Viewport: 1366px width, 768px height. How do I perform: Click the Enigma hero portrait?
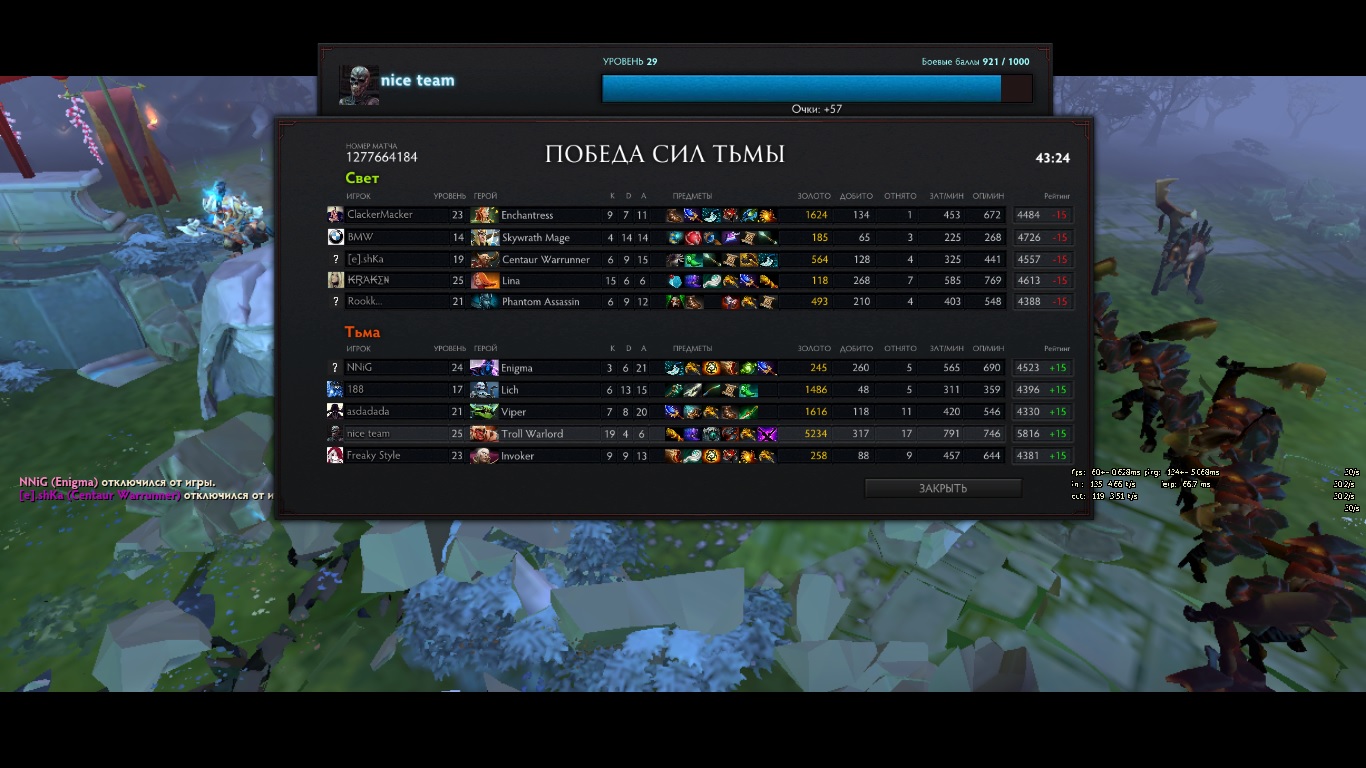484,368
